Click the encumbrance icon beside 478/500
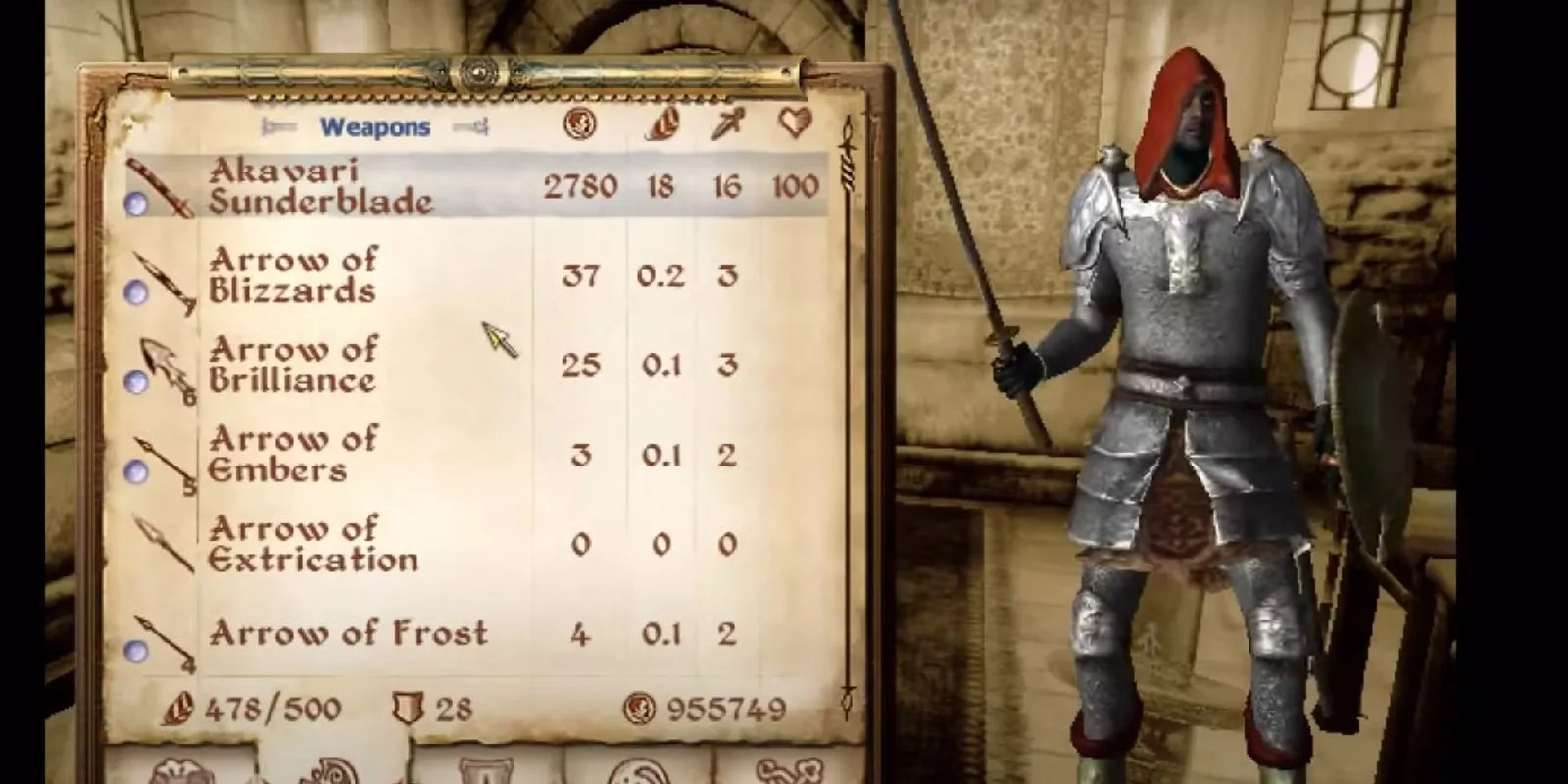 [x=176, y=709]
